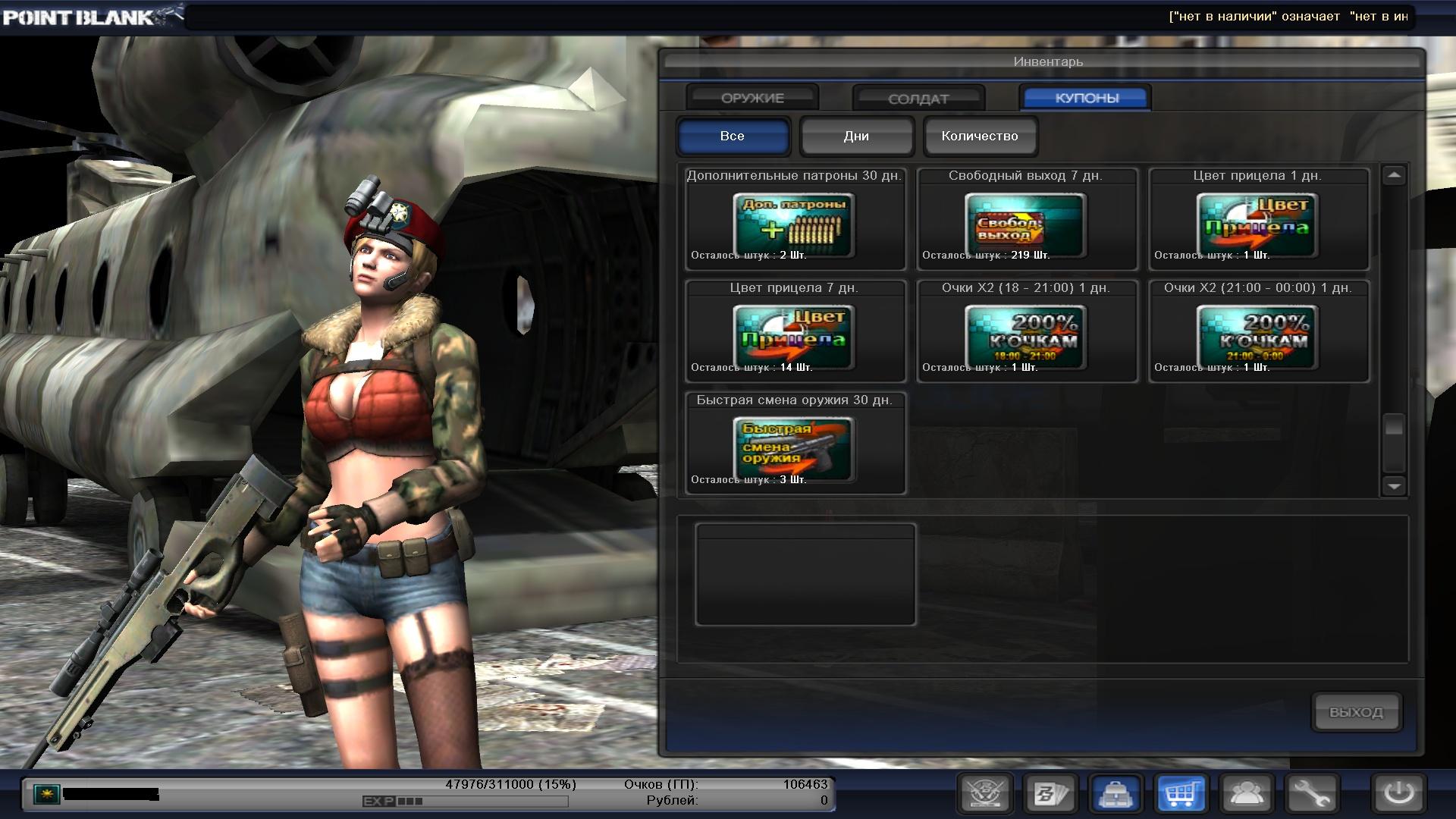Select the КУПОНЫ coupons tab
This screenshot has height=819, width=1456.
[1086, 98]
